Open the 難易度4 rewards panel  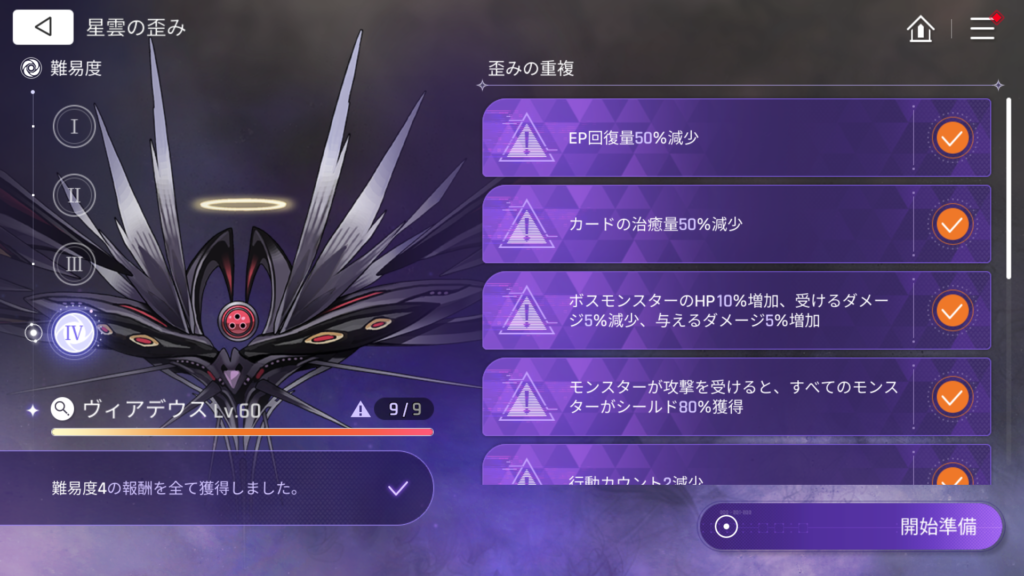tap(216, 489)
